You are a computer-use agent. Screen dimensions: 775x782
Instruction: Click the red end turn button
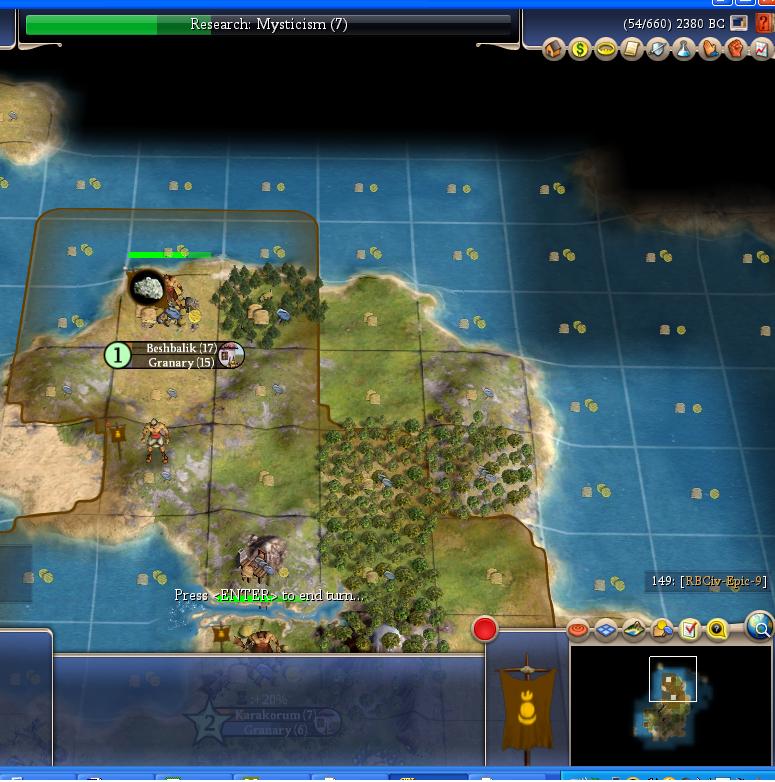pyautogui.click(x=485, y=629)
